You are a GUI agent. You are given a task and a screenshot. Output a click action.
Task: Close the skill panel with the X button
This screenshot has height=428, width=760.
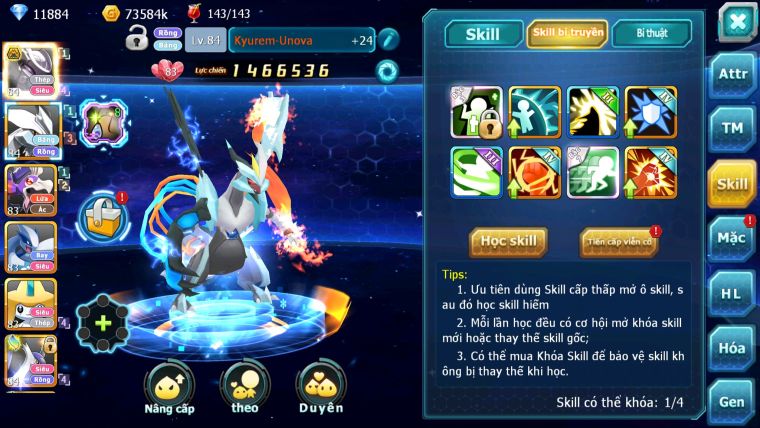[x=736, y=21]
